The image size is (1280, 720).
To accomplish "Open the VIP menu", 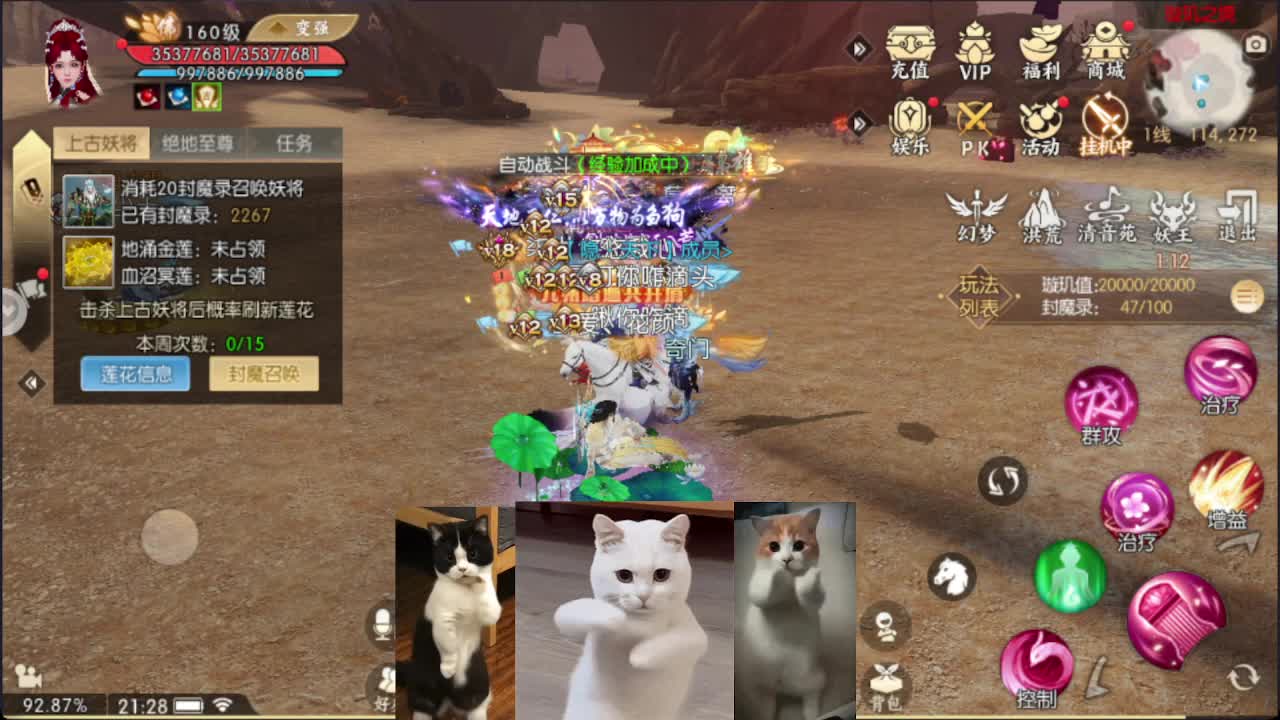I will click(975, 50).
